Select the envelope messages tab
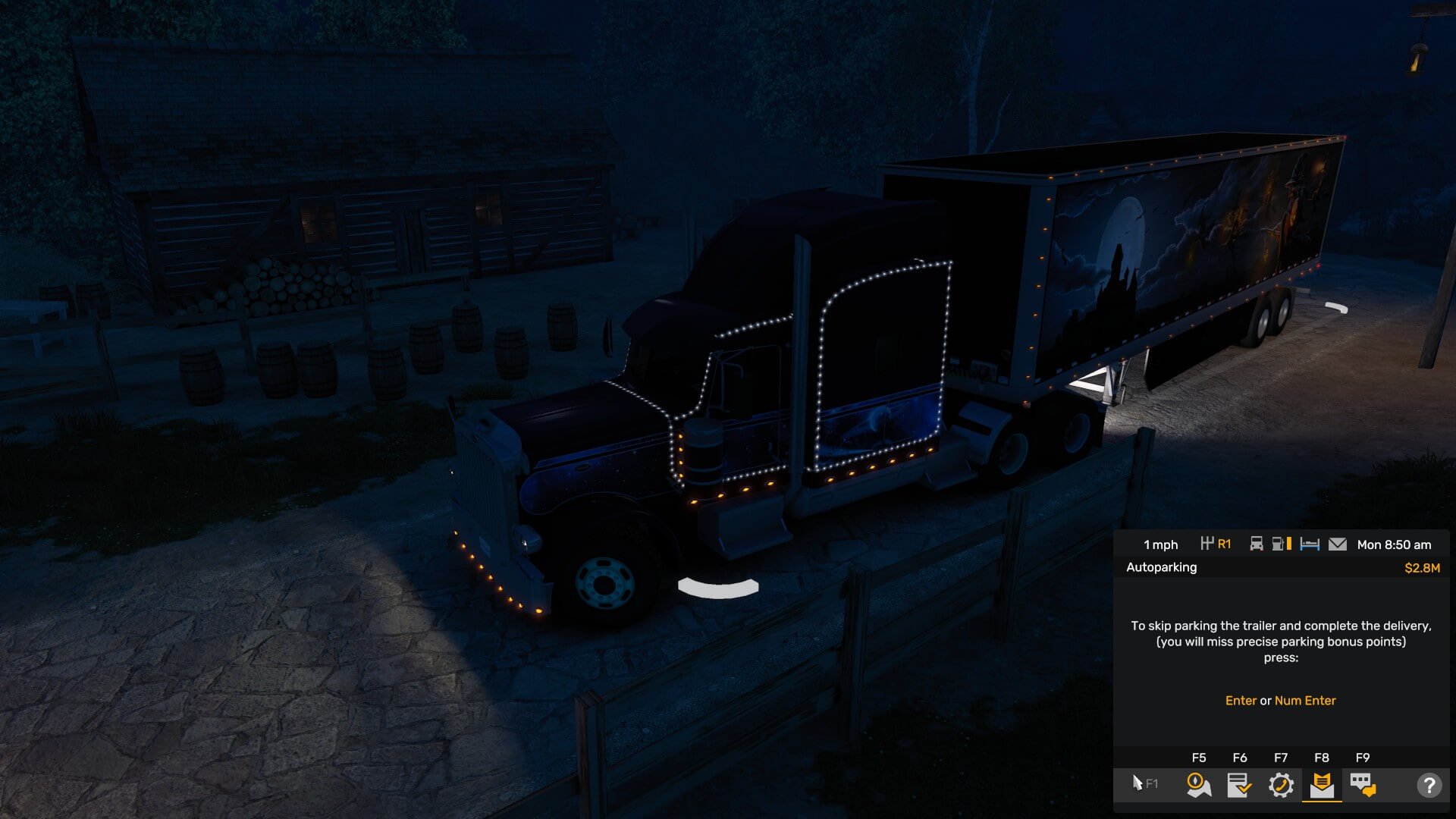 1322,785
